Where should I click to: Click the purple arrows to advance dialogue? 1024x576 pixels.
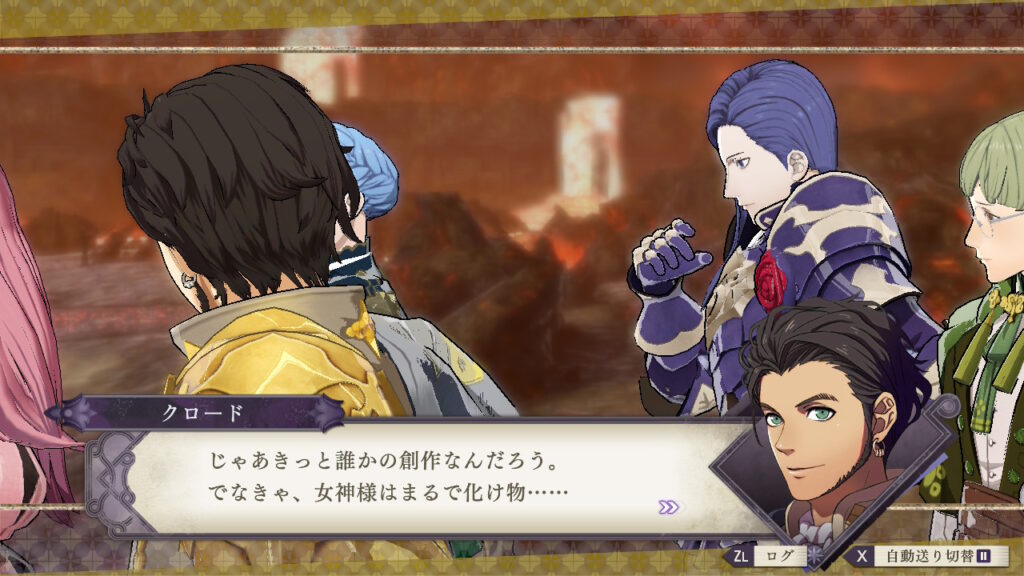coord(668,507)
